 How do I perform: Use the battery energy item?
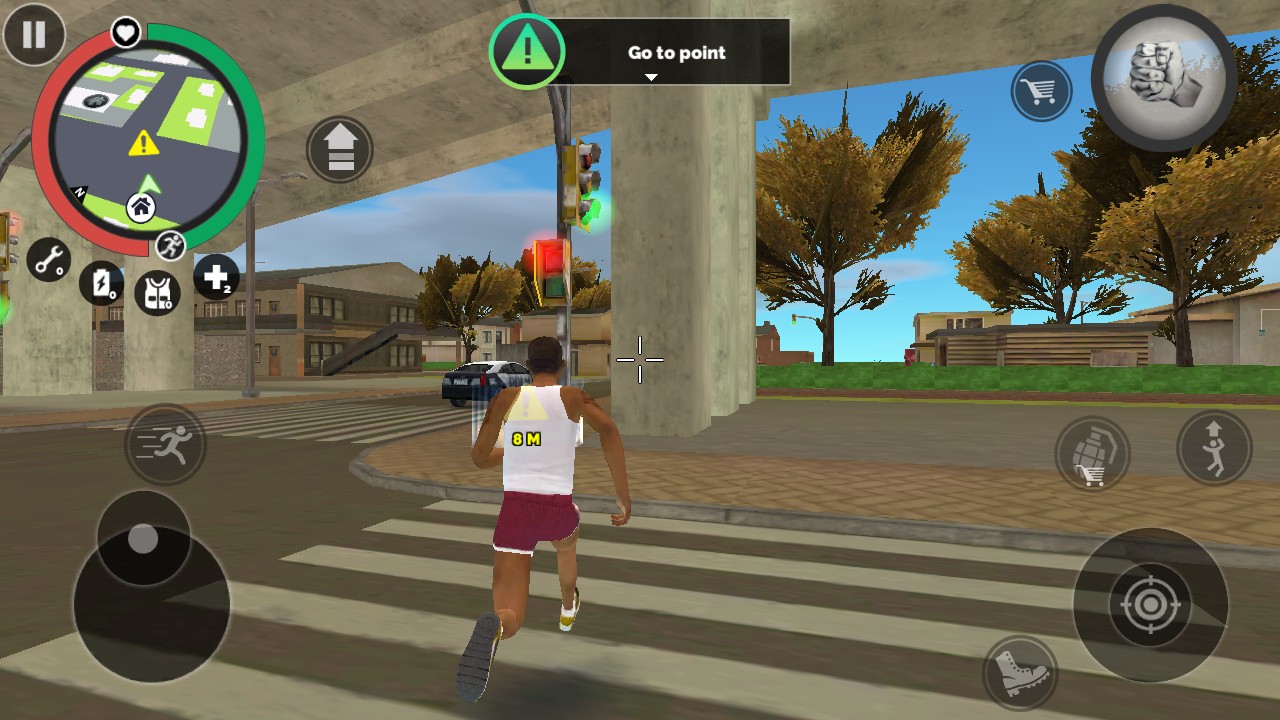(101, 283)
